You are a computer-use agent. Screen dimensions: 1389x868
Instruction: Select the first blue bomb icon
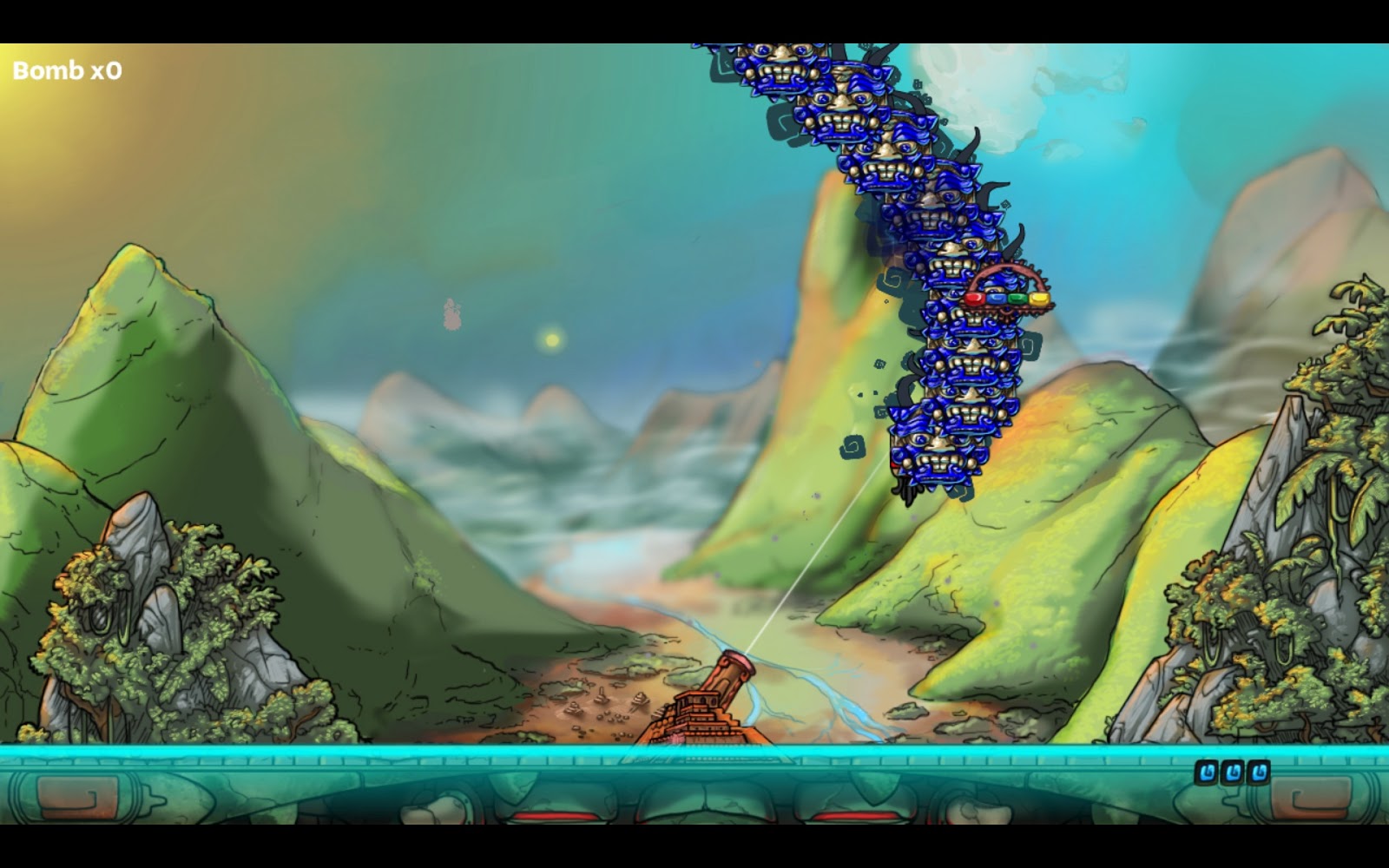[1207, 772]
